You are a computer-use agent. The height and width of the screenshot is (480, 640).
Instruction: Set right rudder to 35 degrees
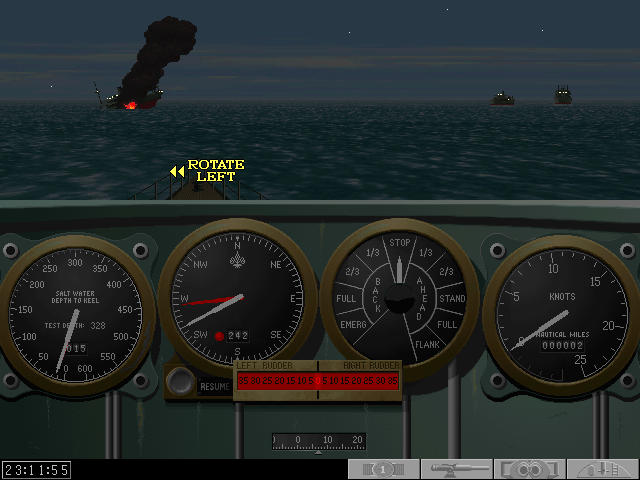point(393,380)
